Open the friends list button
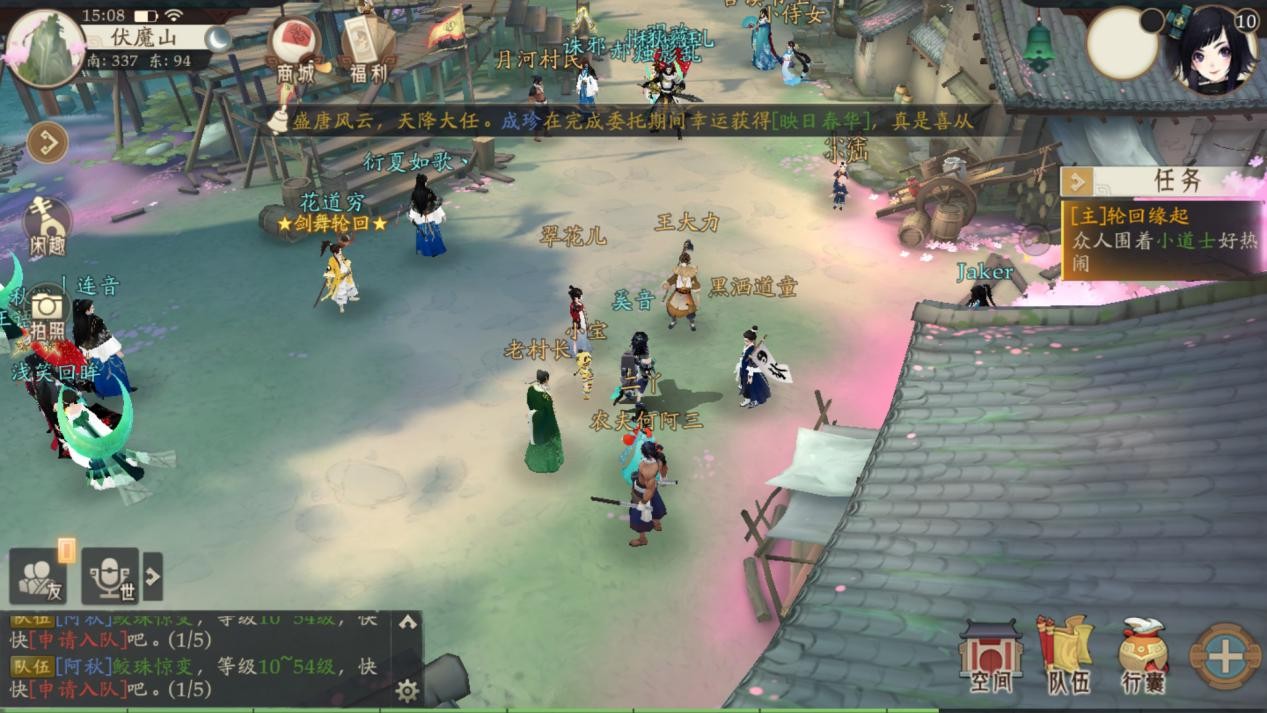The height and width of the screenshot is (713, 1267). pyautogui.click(x=40, y=577)
